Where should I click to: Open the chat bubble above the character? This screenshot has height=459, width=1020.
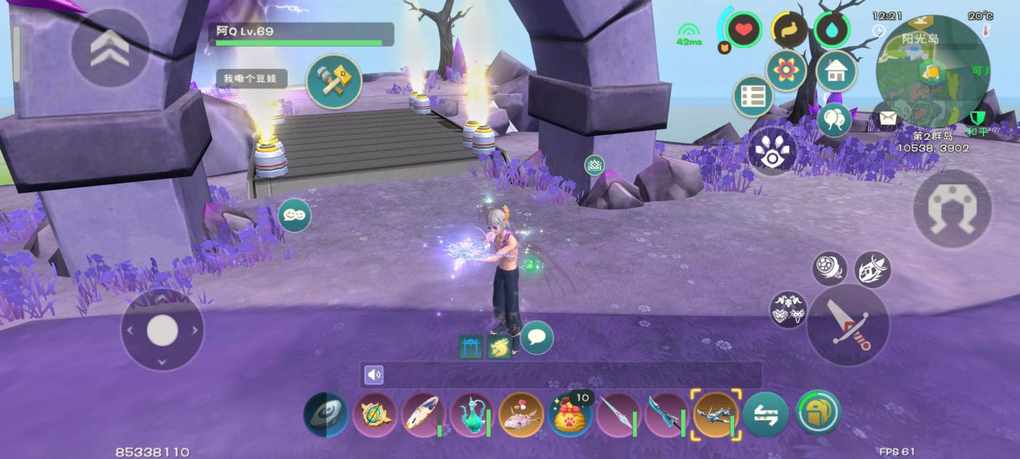(537, 337)
